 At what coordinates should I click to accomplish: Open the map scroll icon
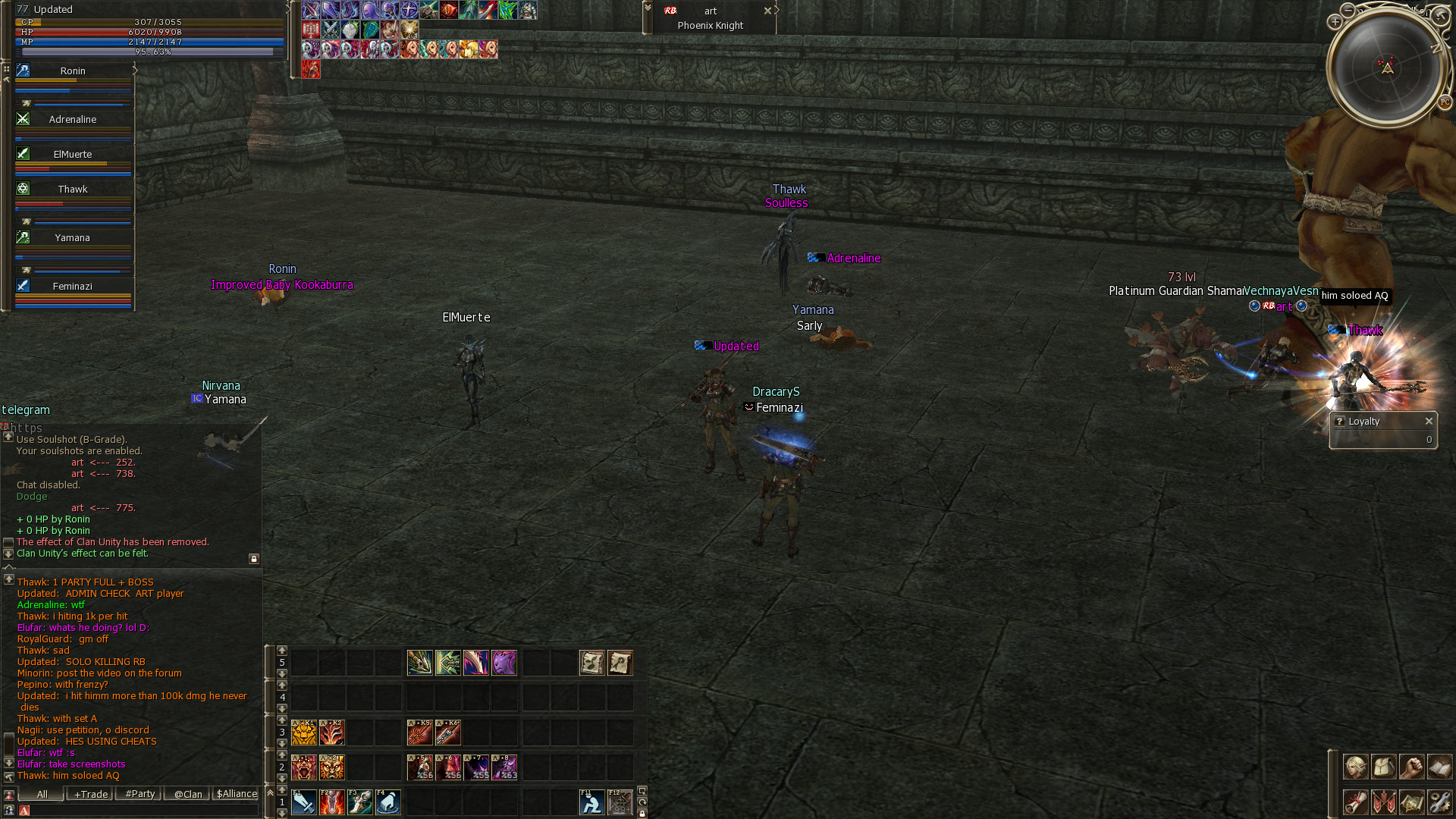(1411, 802)
